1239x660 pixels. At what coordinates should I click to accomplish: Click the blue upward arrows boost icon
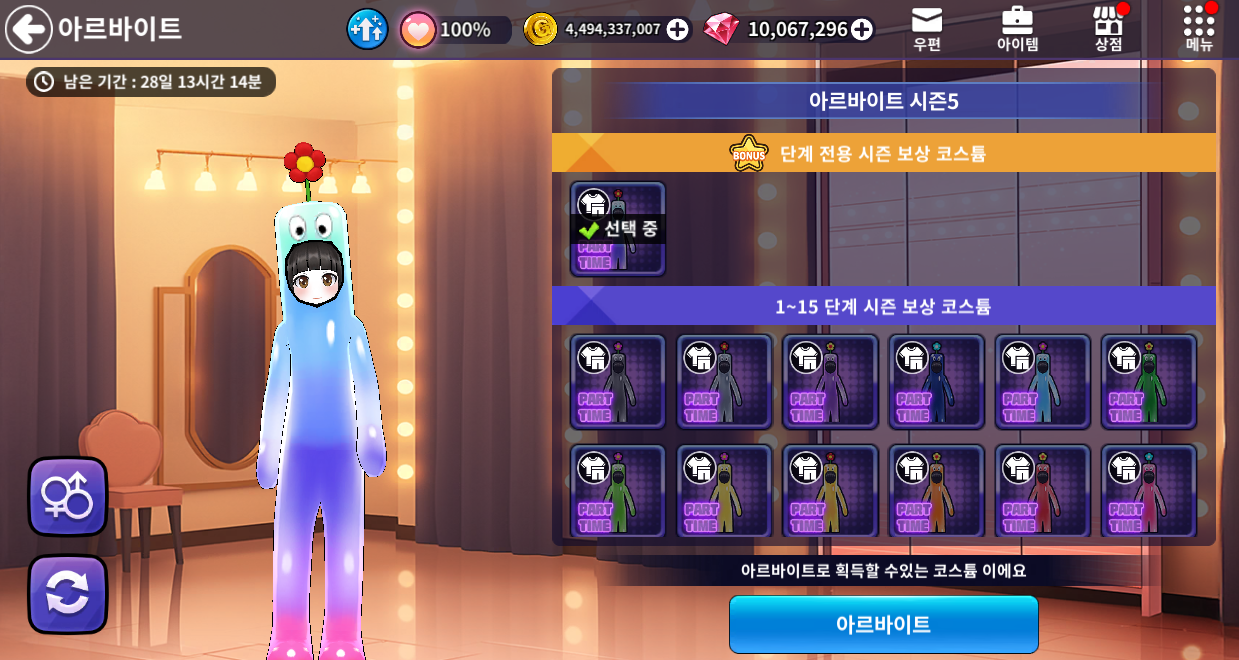[367, 29]
